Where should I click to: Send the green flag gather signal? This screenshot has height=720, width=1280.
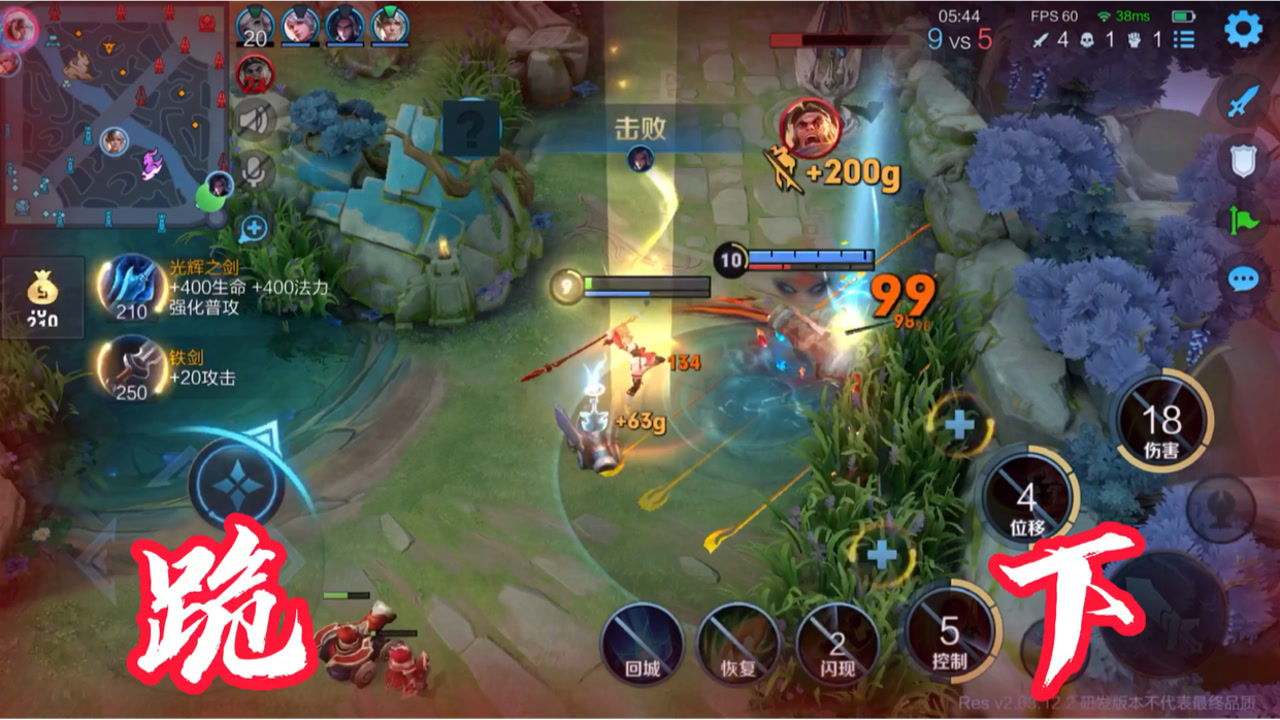(x=1243, y=218)
